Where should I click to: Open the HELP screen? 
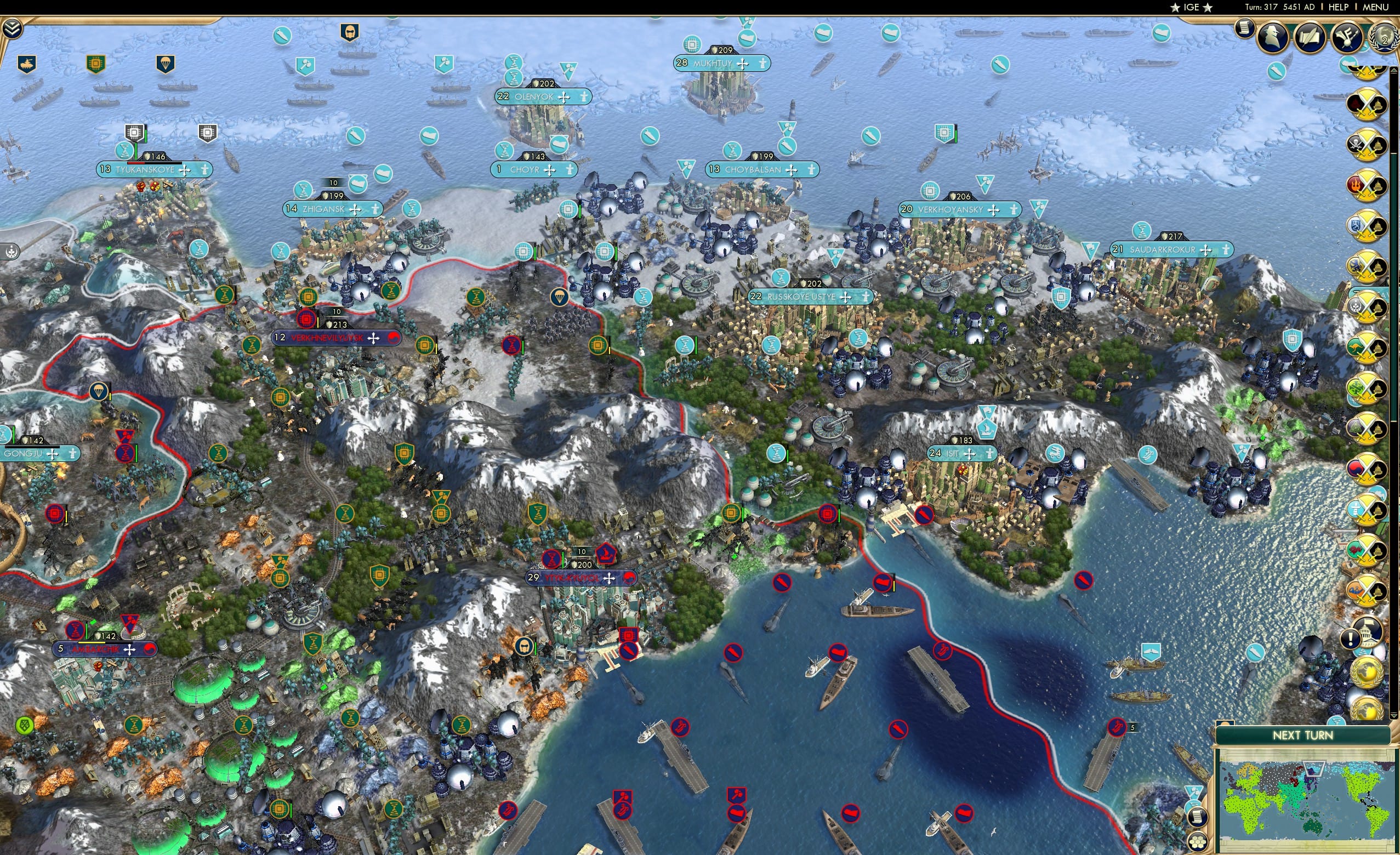click(1339, 7)
